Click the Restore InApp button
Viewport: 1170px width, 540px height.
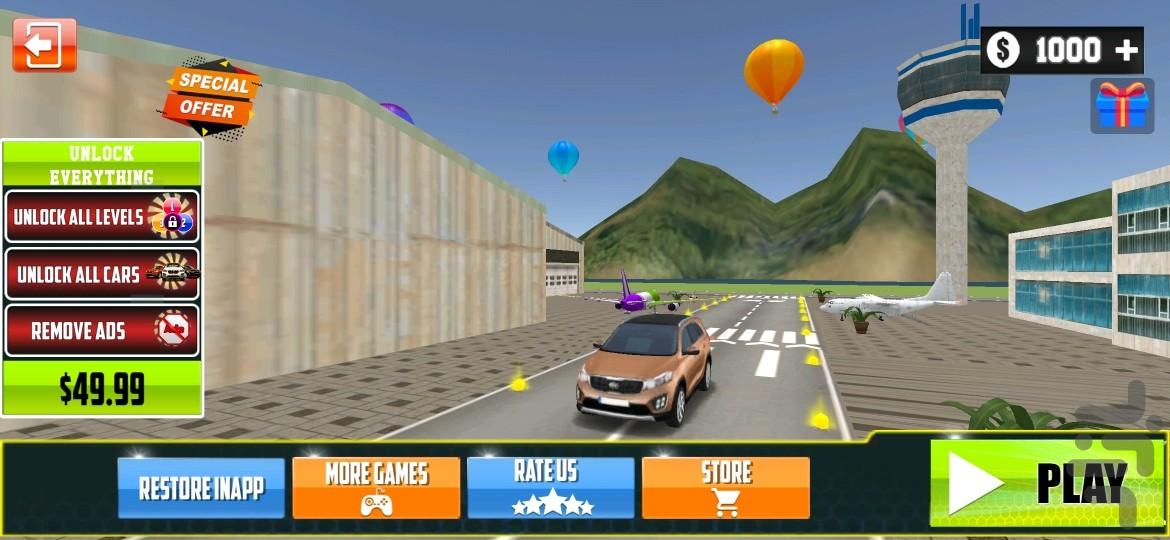point(201,488)
